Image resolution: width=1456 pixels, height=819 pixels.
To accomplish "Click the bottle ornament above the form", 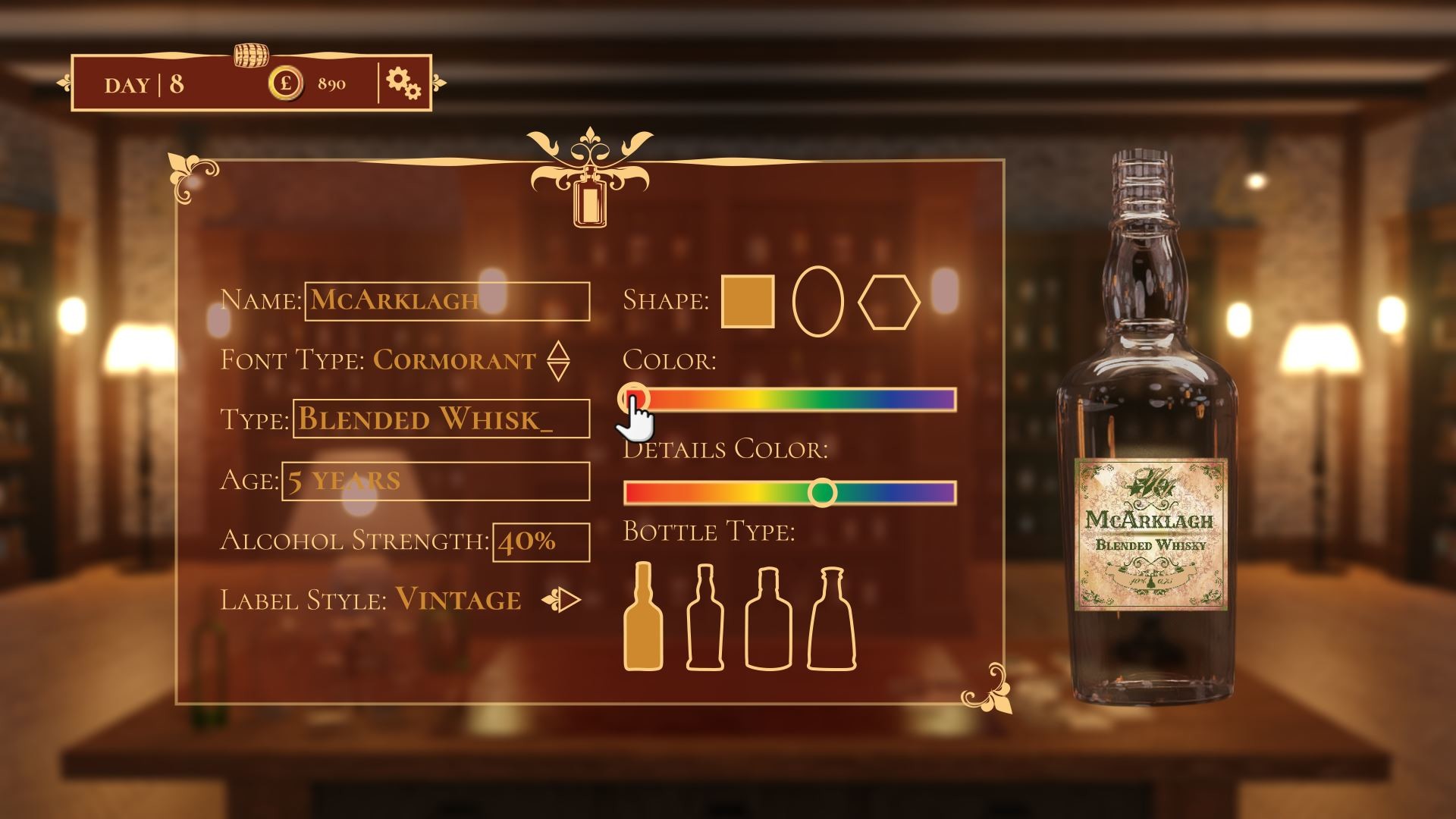I will coord(591,201).
